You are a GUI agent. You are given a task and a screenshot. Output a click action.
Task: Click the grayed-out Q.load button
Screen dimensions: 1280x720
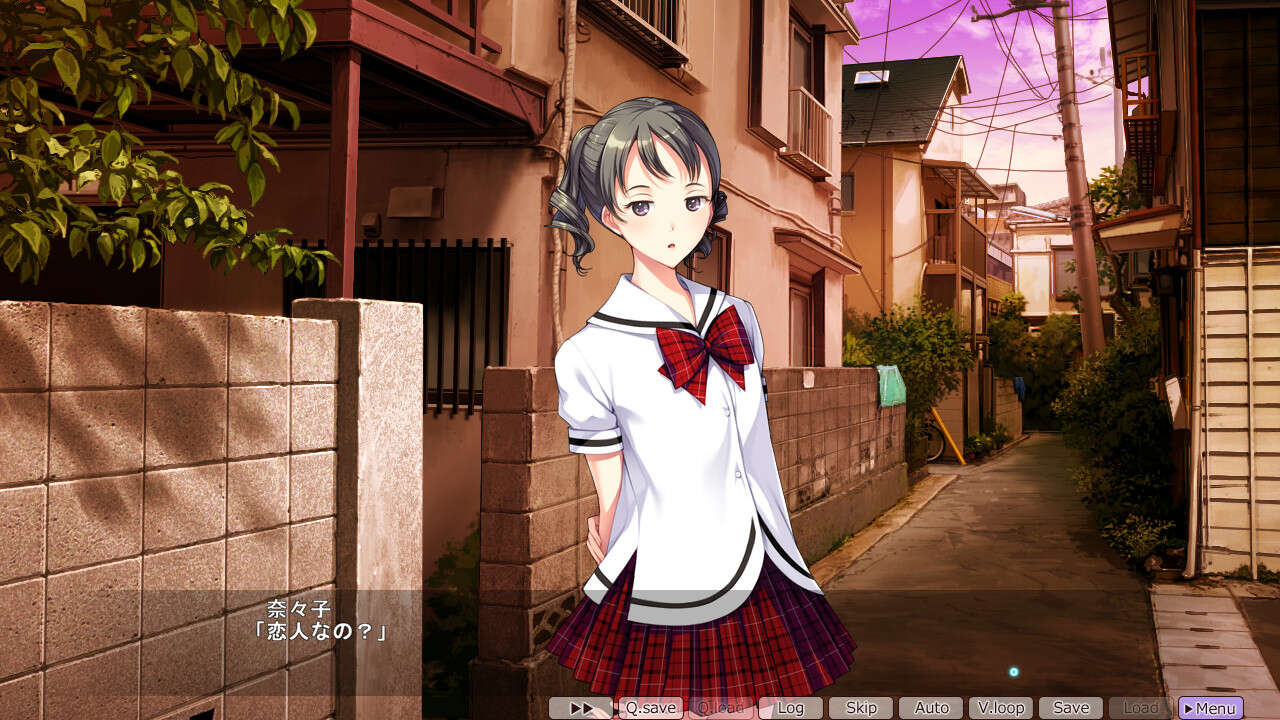[722, 707]
